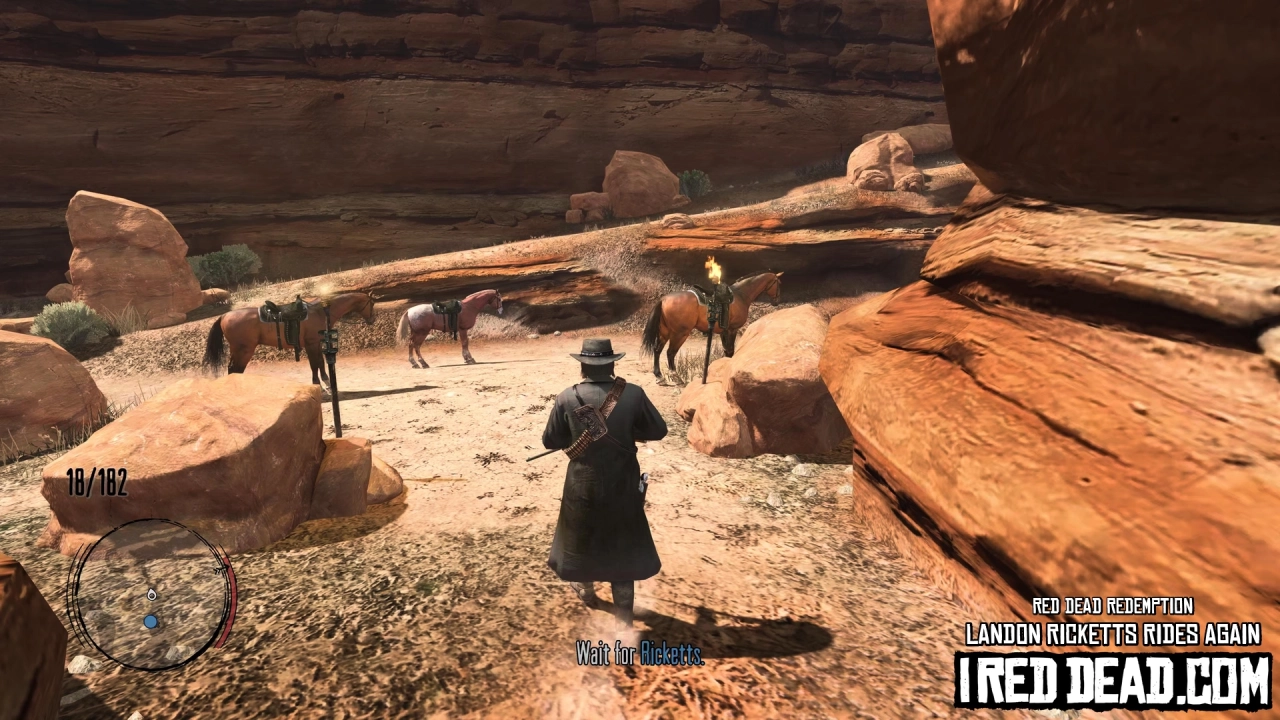Click the saddle on the left horse

pos(283,310)
